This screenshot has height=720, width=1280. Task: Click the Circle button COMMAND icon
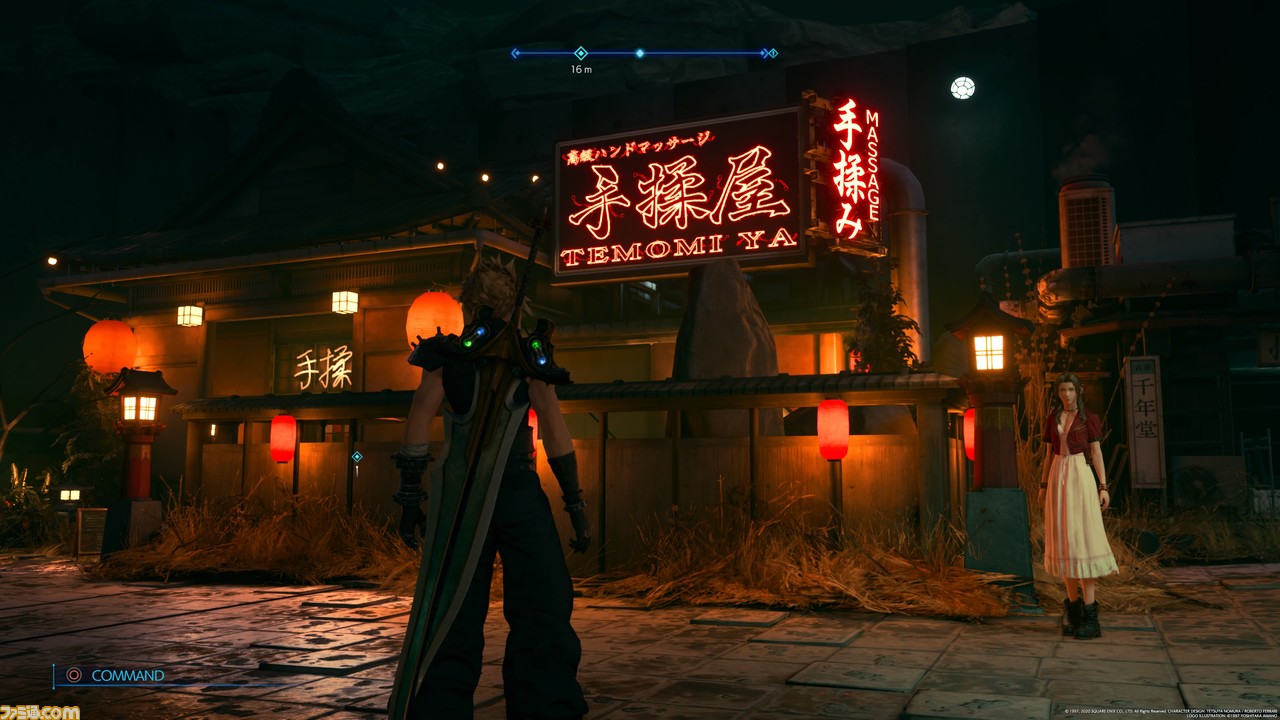(x=74, y=675)
